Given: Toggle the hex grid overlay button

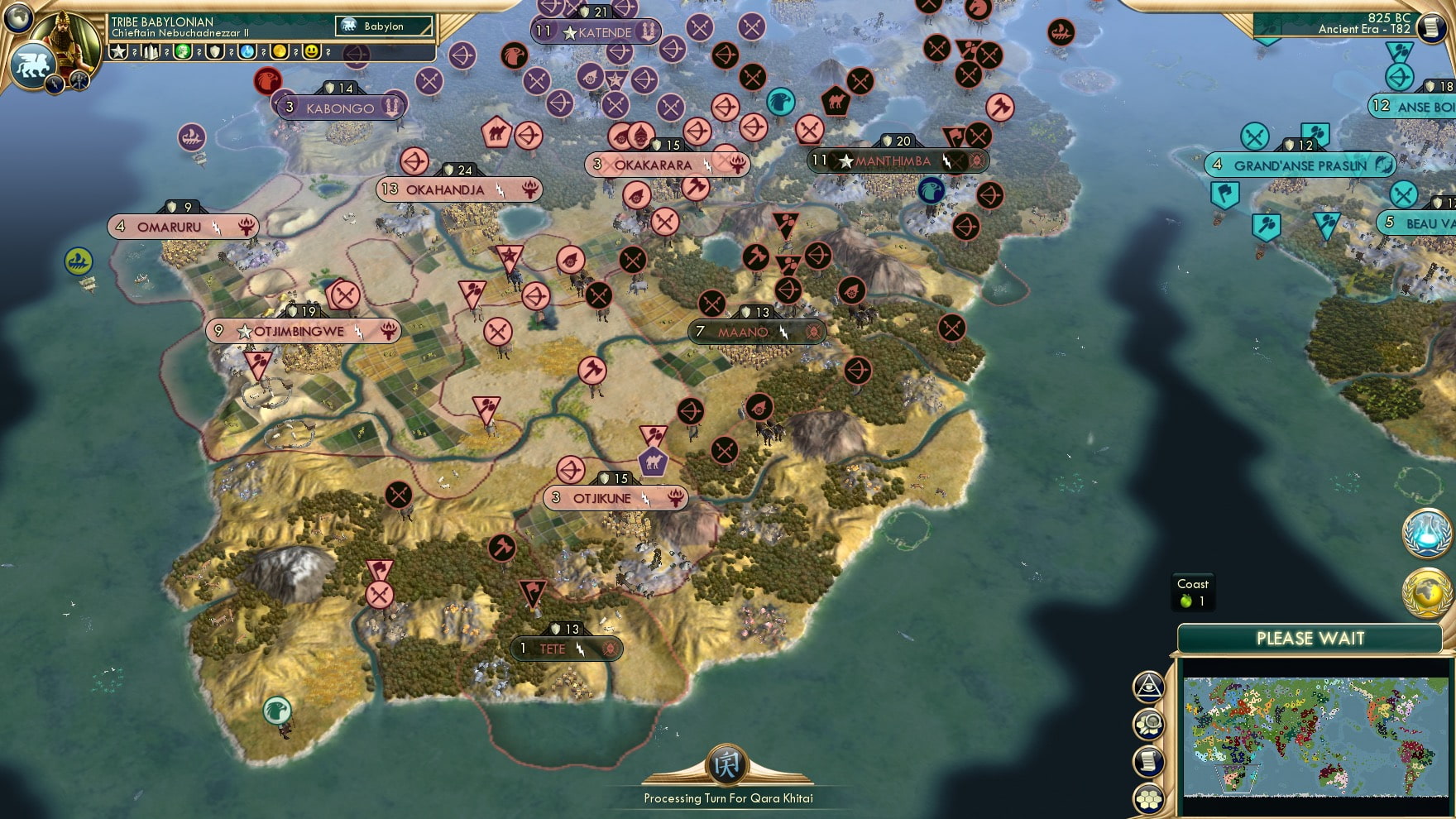Looking at the screenshot, I should point(1148,798).
